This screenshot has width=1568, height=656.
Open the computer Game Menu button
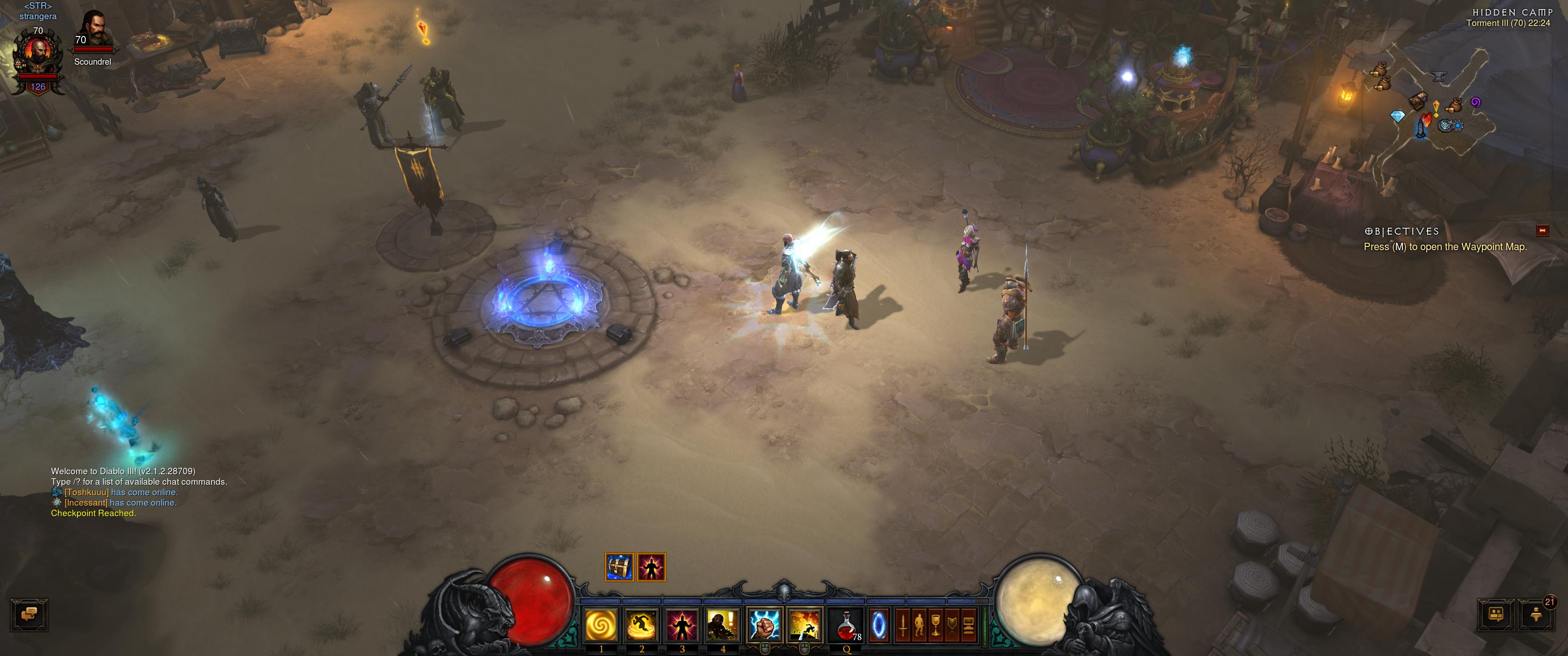969,625
